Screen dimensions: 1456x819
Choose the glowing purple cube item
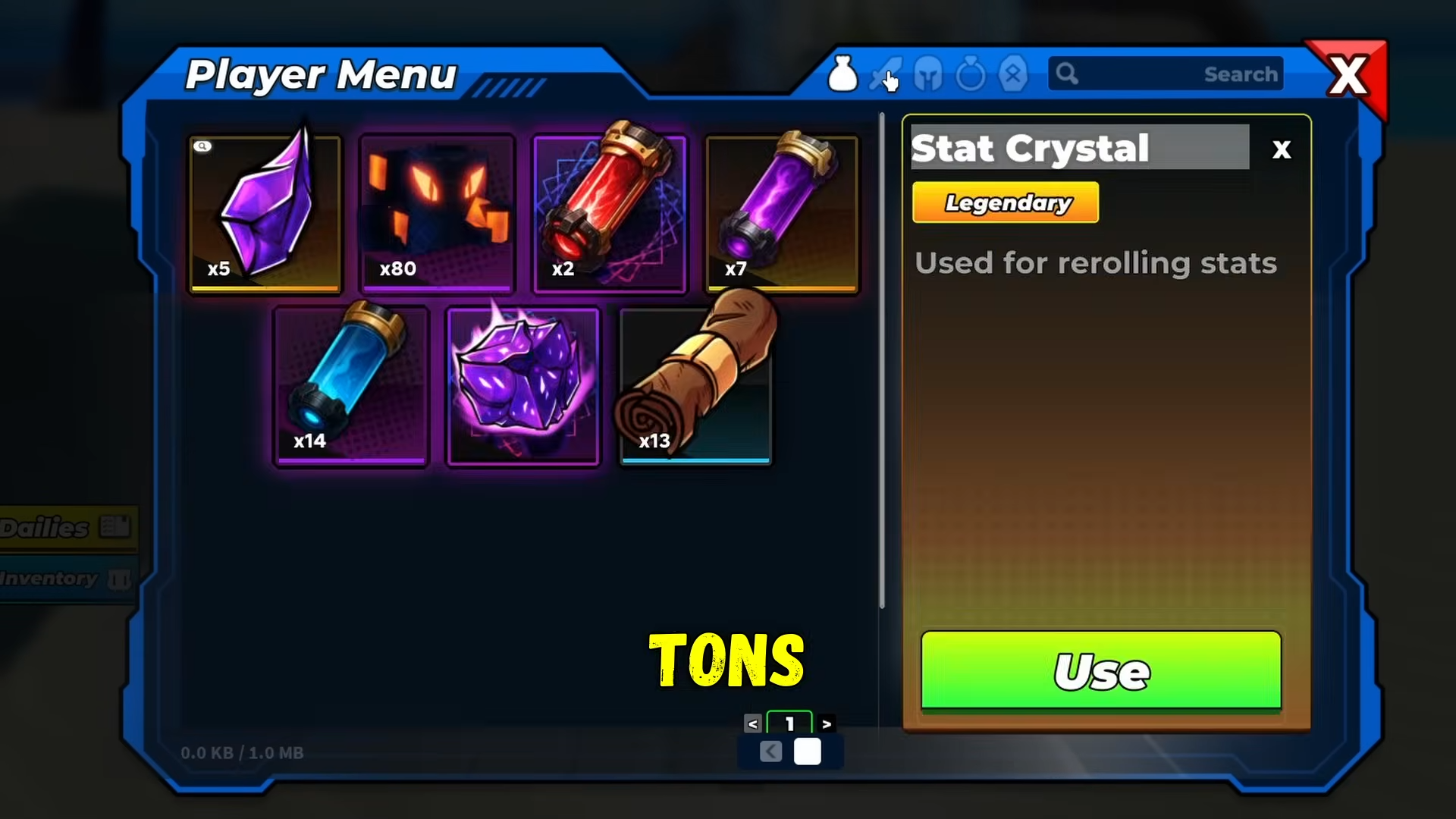(x=523, y=385)
